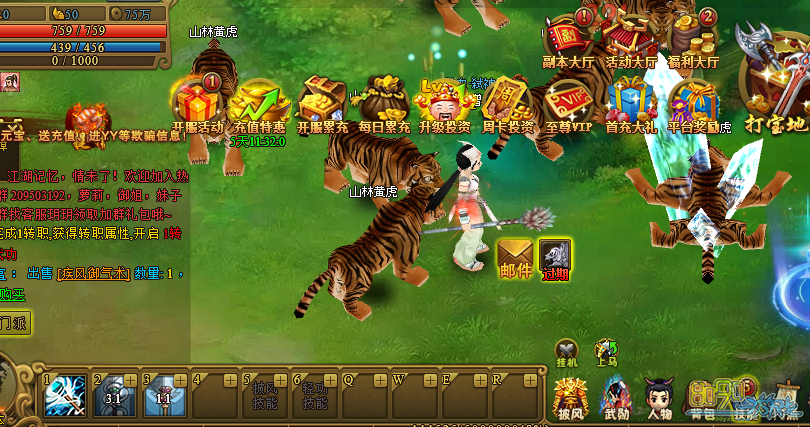Toggle 挂机 auto-battle mode
The height and width of the screenshot is (427, 810).
568,351
